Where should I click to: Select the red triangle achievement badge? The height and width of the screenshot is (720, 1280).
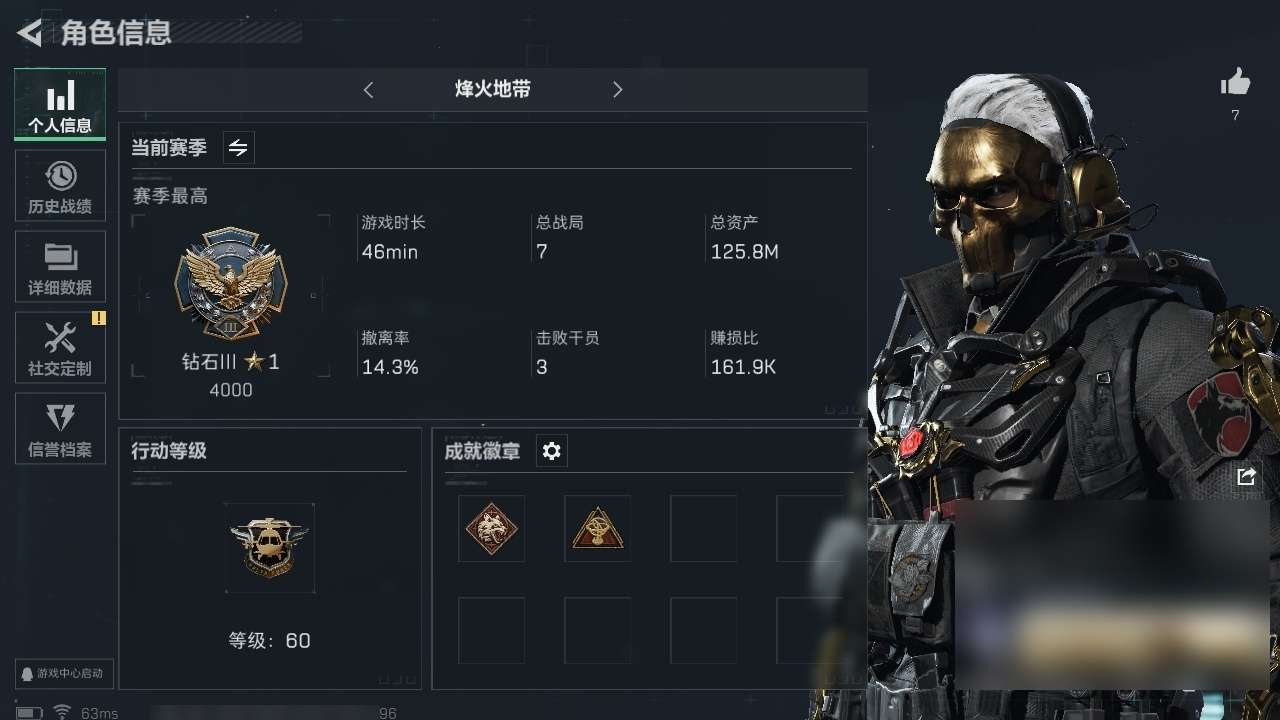coord(597,528)
